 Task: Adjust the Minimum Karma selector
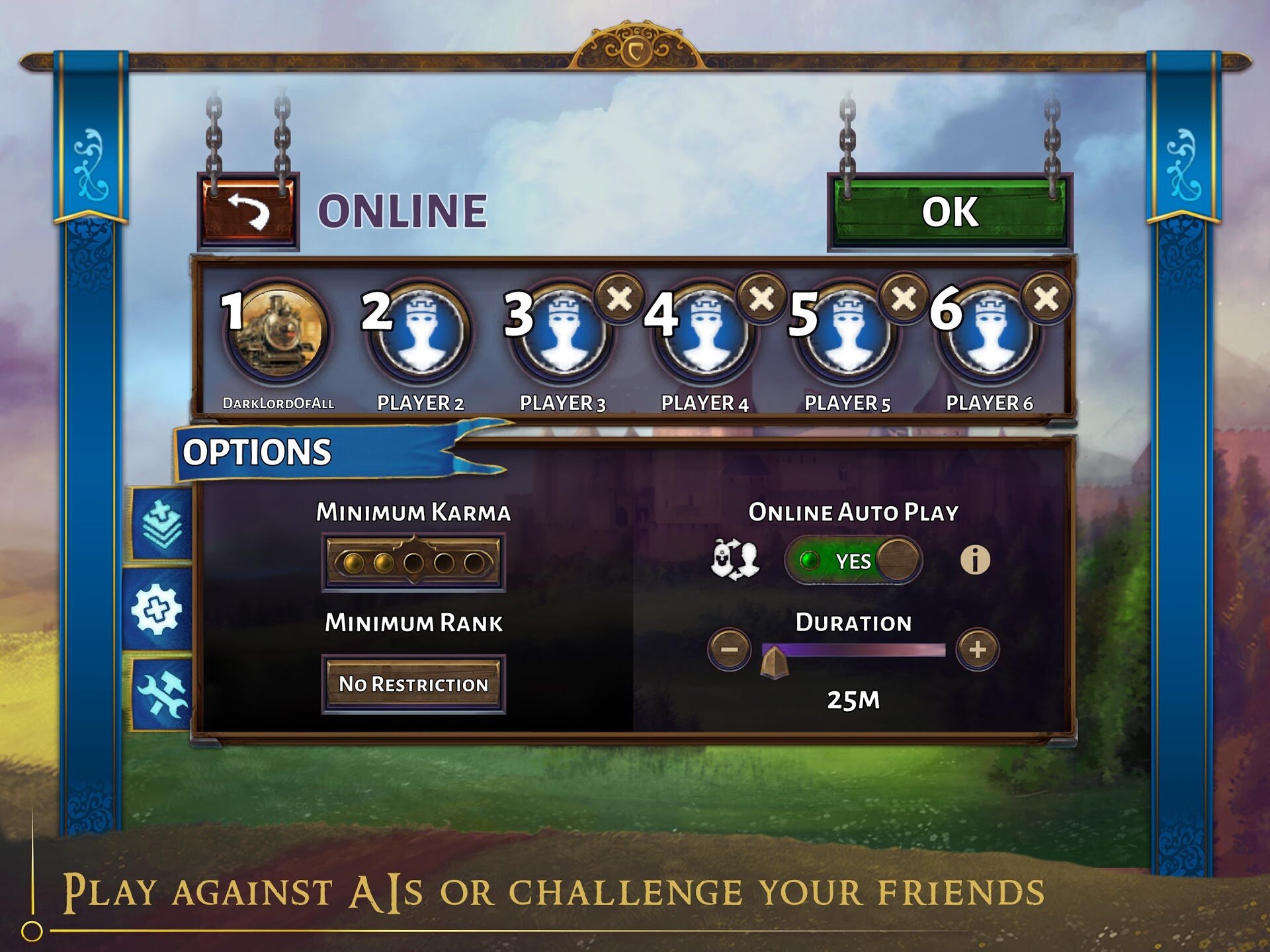pos(413,563)
